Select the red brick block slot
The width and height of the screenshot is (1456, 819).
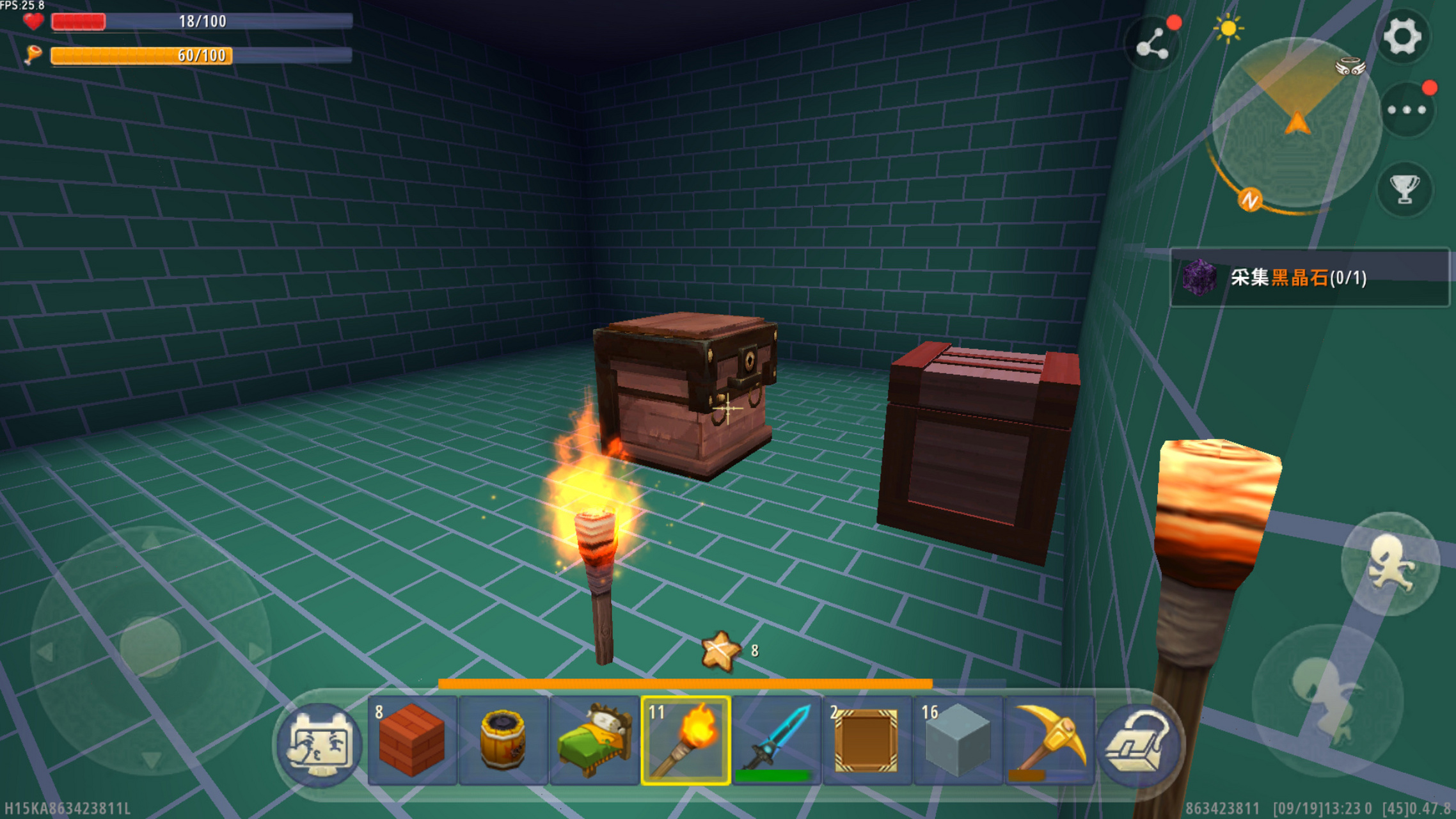412,741
